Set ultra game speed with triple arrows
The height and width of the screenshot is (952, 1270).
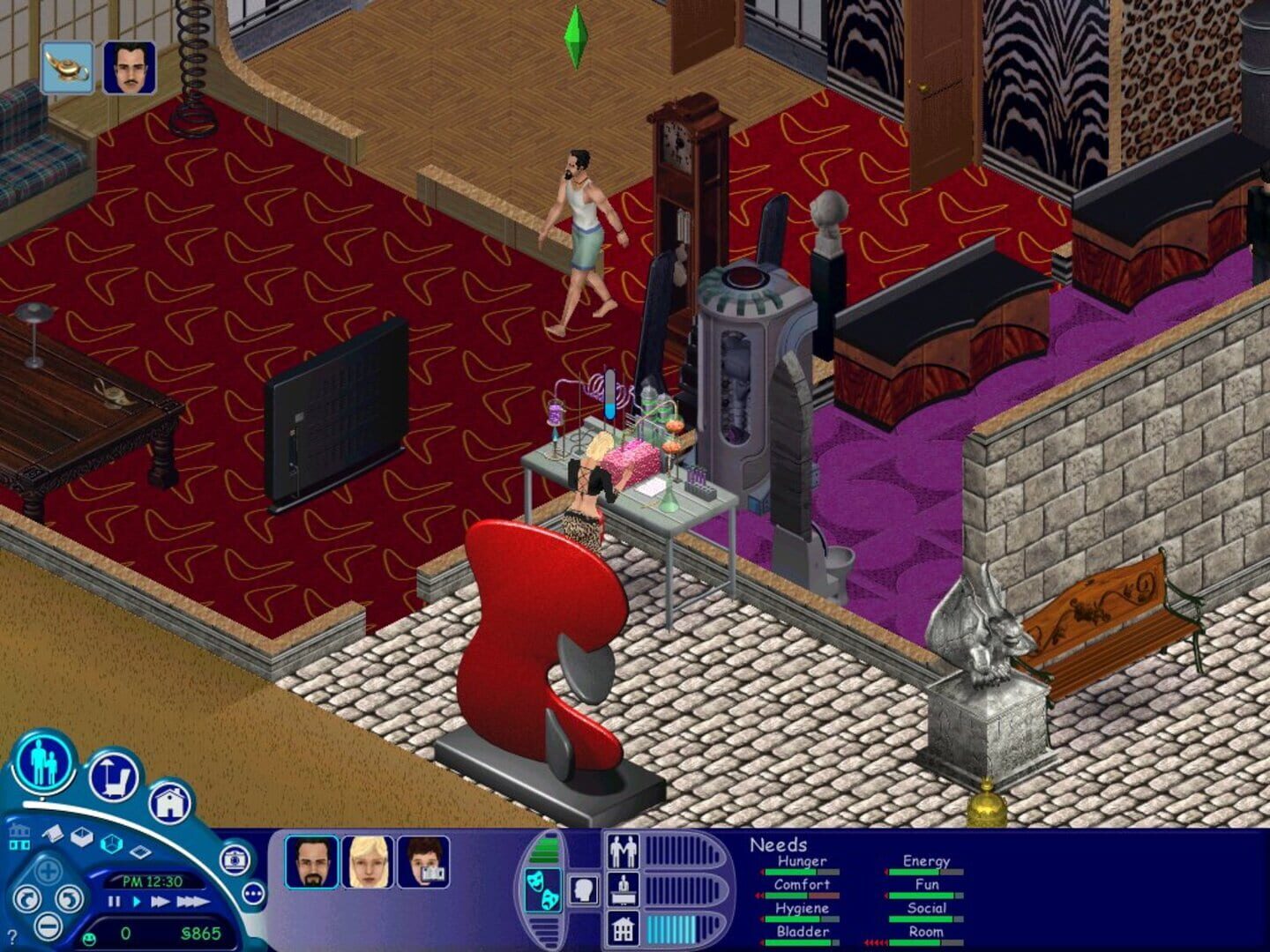click(x=193, y=901)
